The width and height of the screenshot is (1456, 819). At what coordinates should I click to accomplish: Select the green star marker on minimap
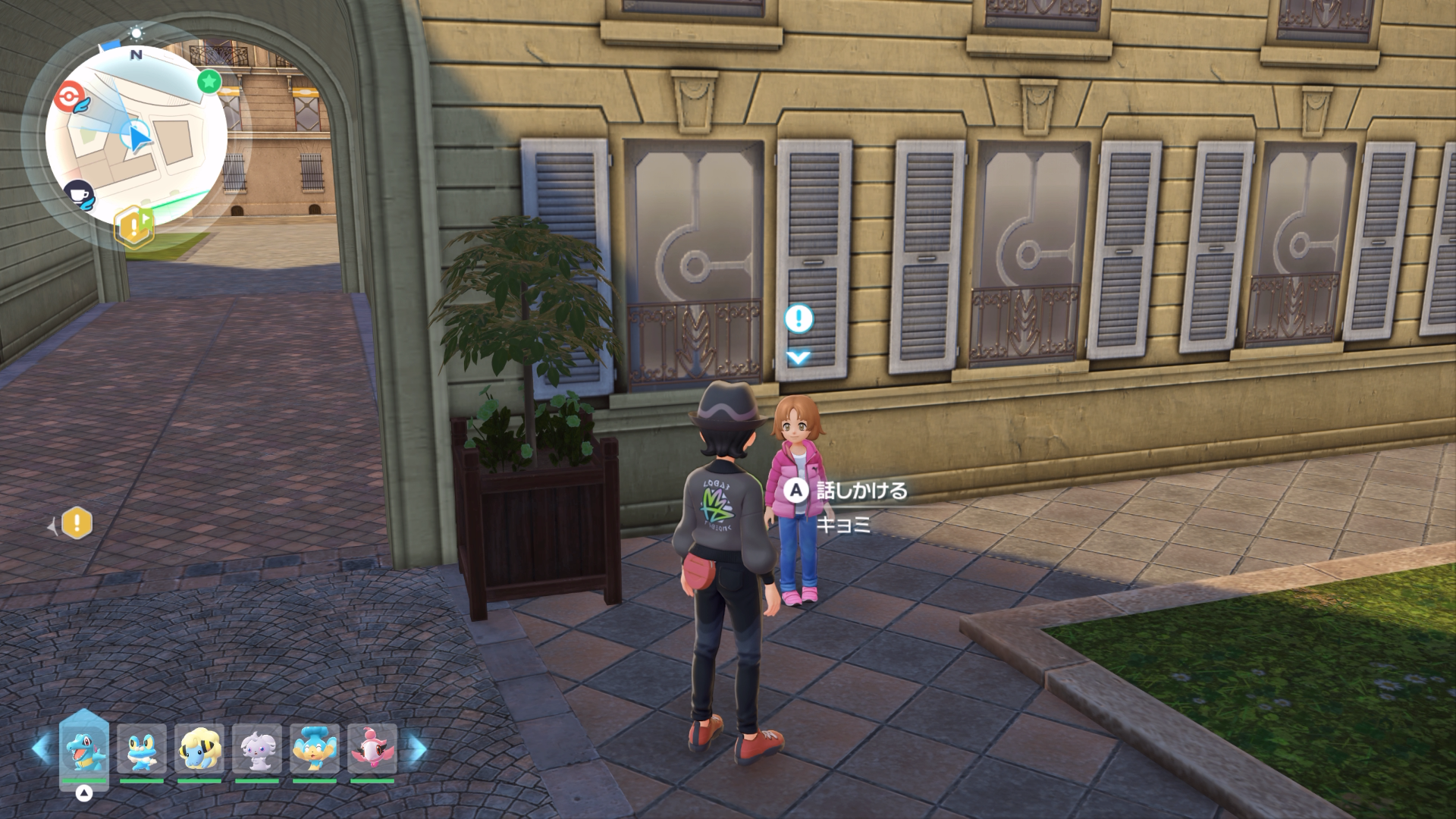coord(209,81)
